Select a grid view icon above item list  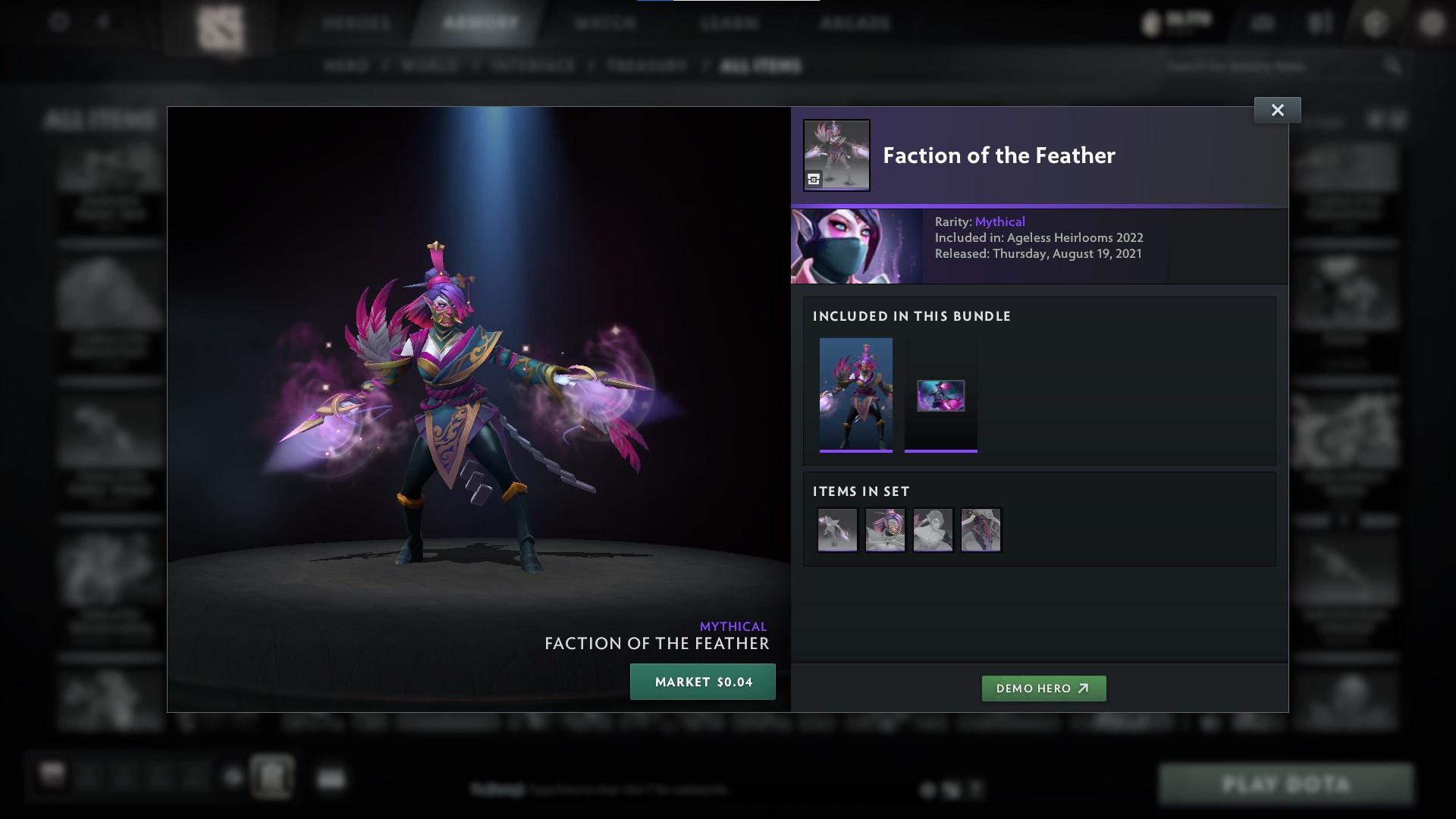pos(1376,119)
